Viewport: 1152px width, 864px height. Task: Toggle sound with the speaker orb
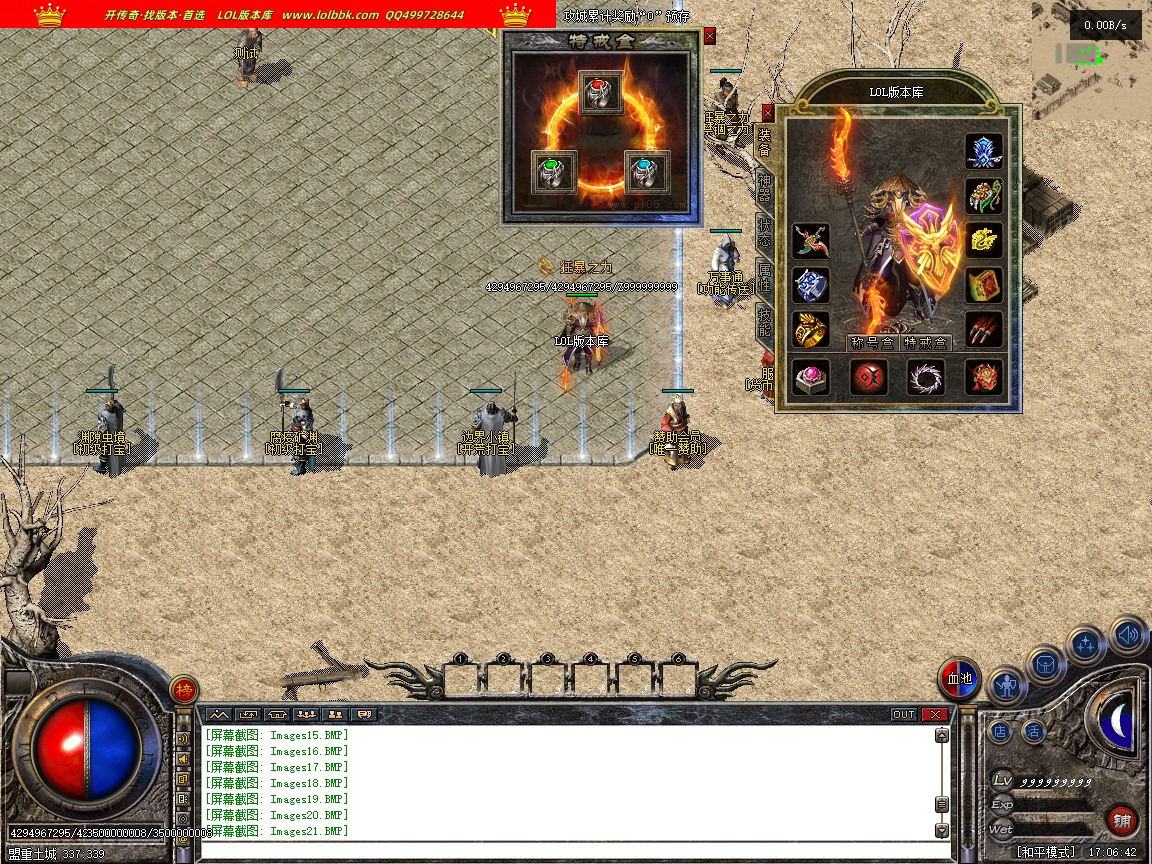click(1128, 635)
